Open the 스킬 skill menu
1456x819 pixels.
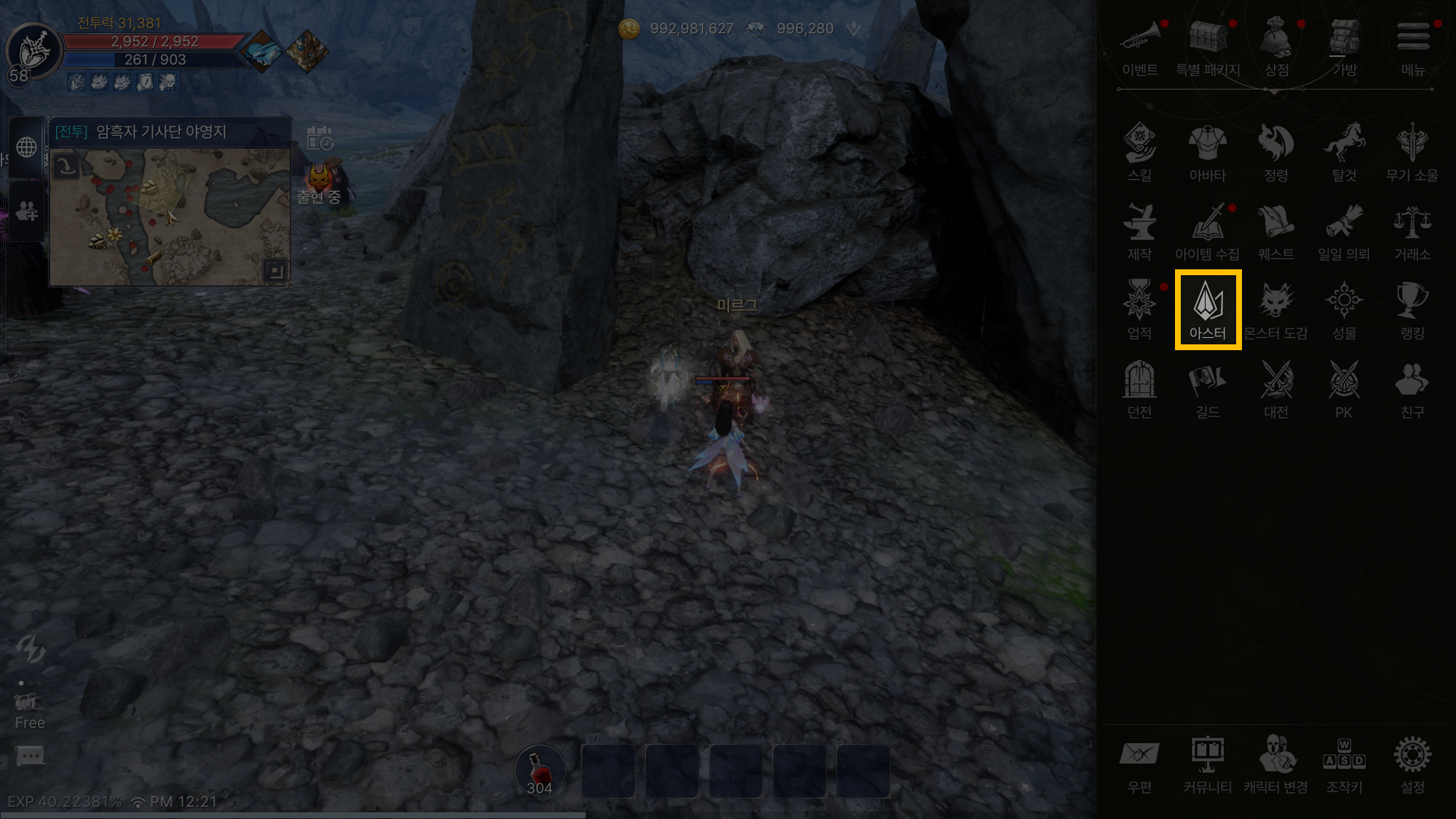click(x=1139, y=151)
